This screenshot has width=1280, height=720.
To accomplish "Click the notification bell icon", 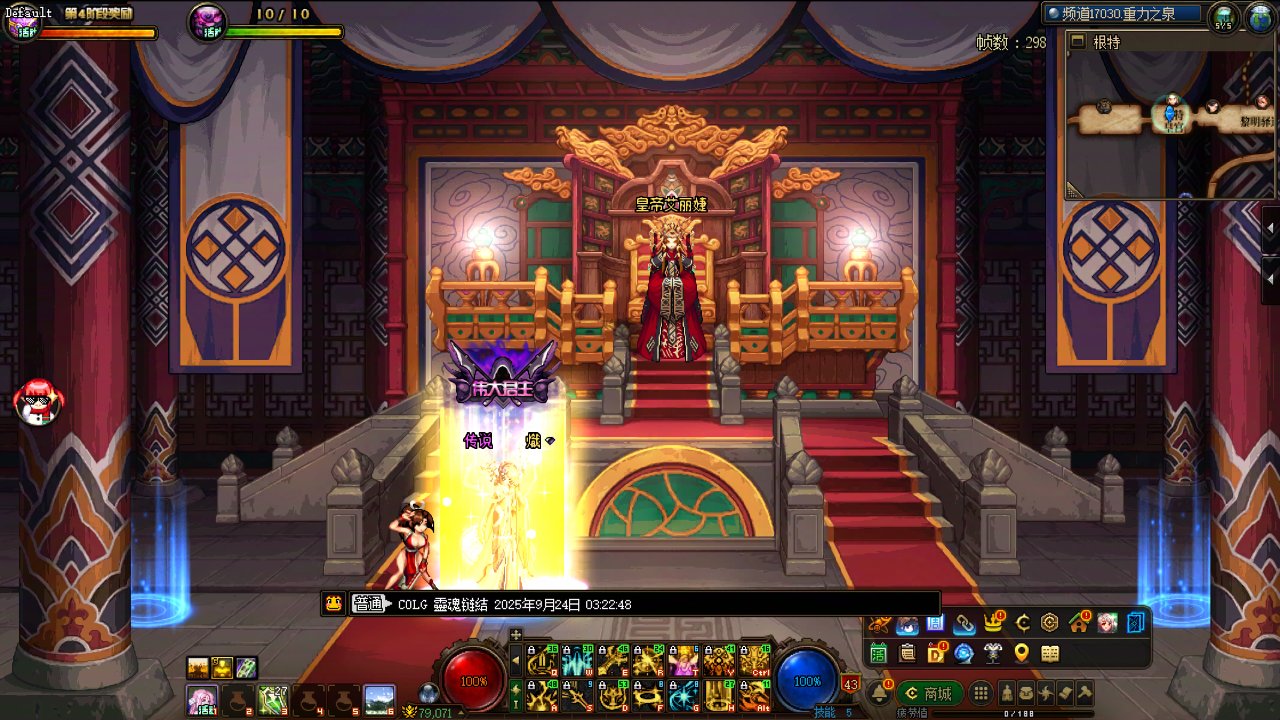I will tap(881, 694).
